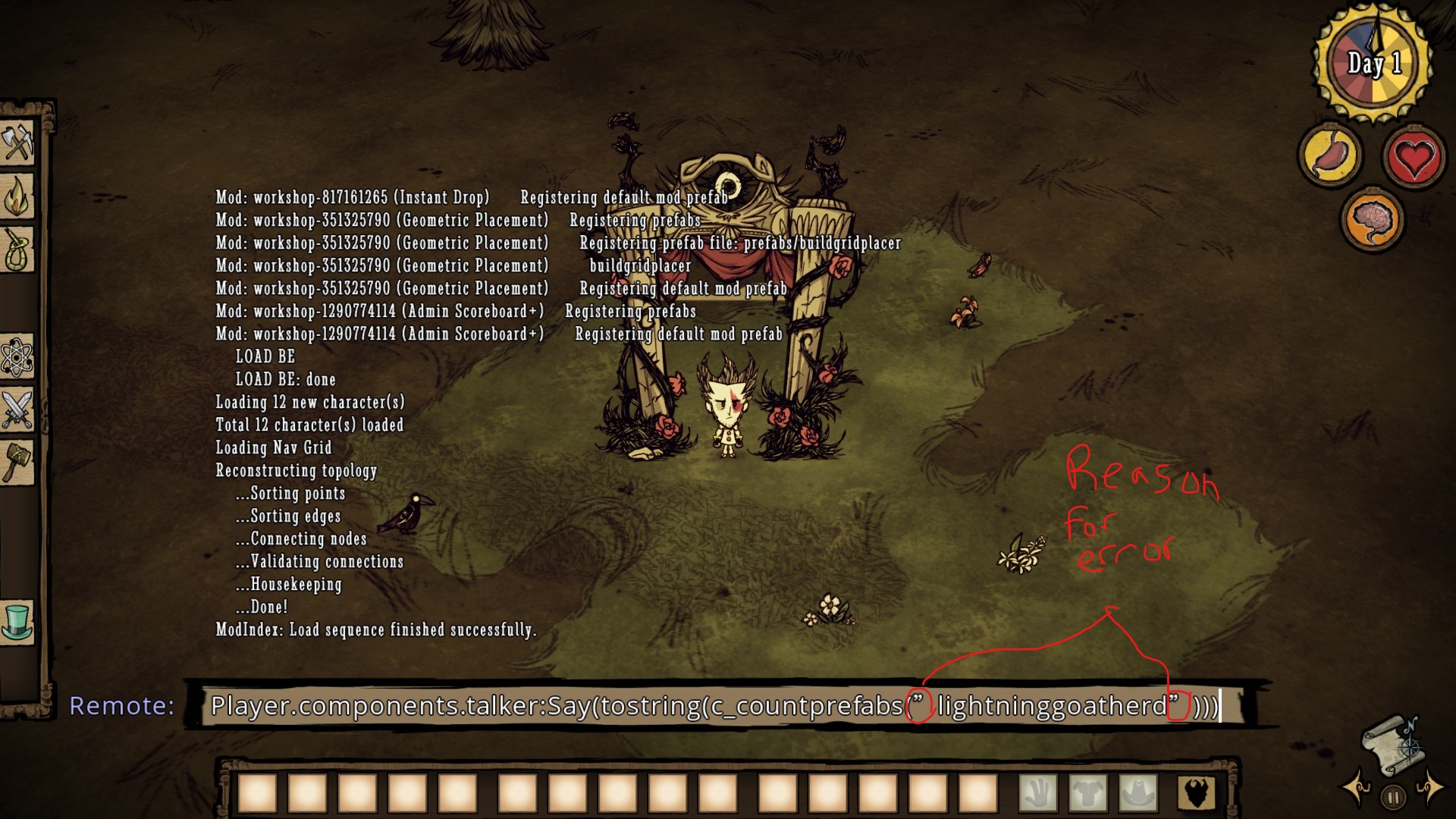Open the Fight tab with crossed swords

pyautogui.click(x=18, y=409)
